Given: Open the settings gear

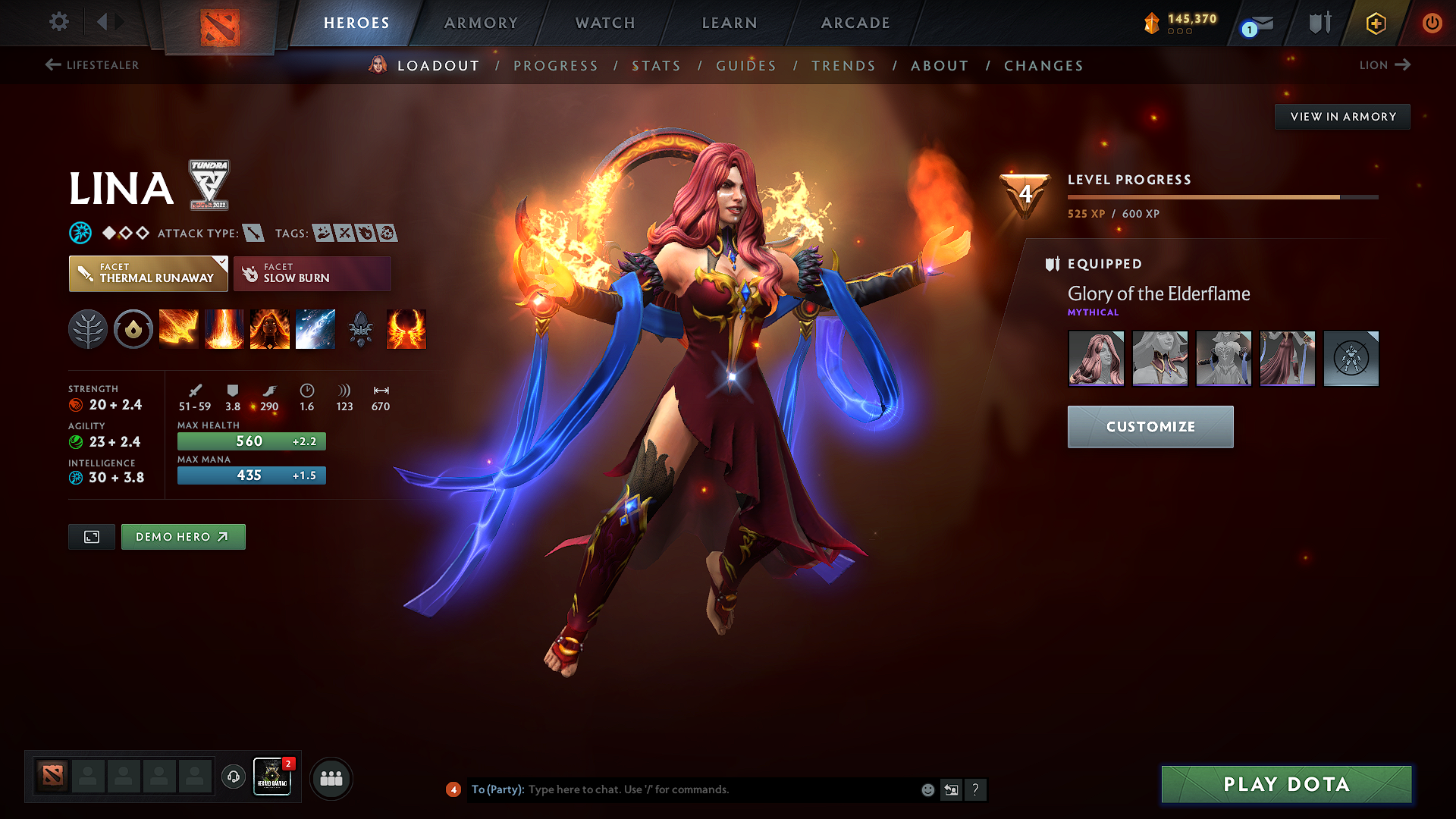Looking at the screenshot, I should point(58,22).
